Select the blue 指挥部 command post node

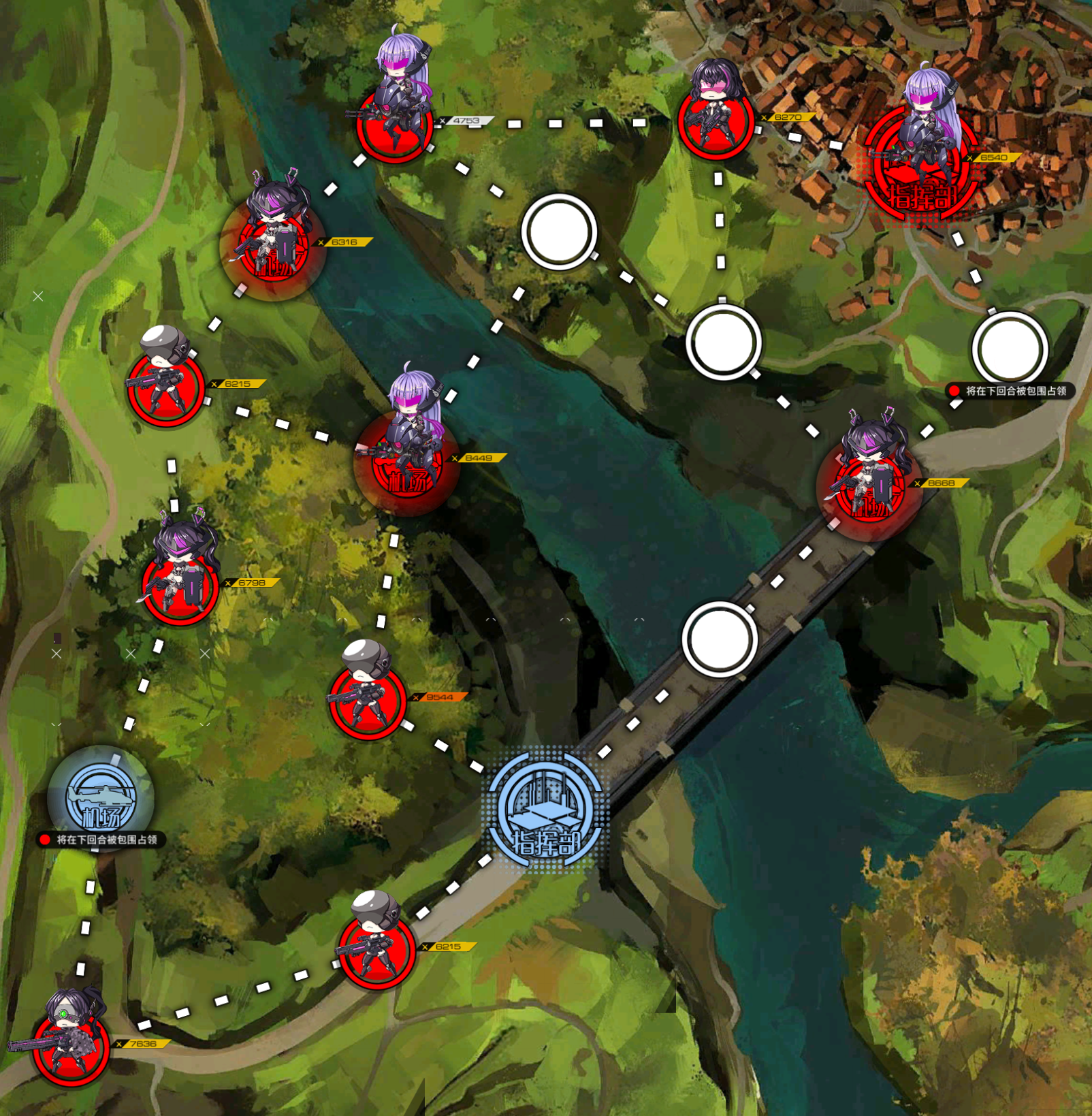(x=545, y=812)
